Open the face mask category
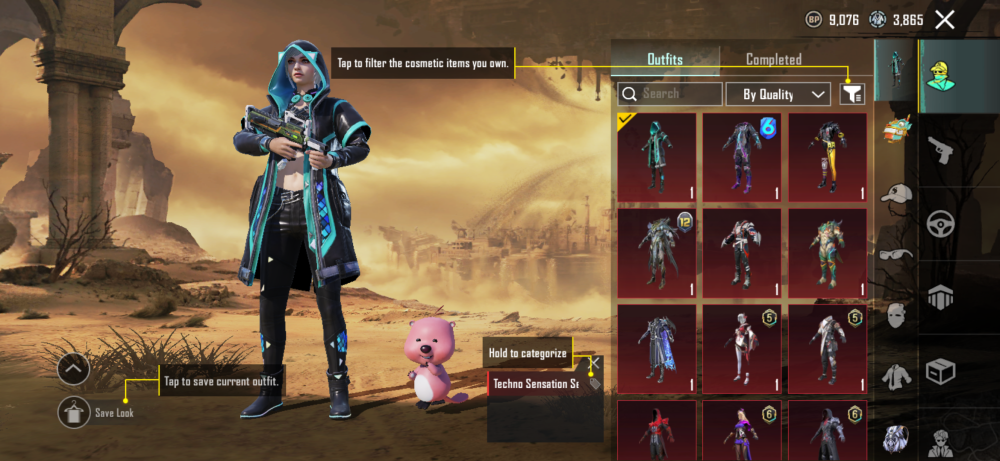Screen dimensions: 1000x461 coord(896,316)
